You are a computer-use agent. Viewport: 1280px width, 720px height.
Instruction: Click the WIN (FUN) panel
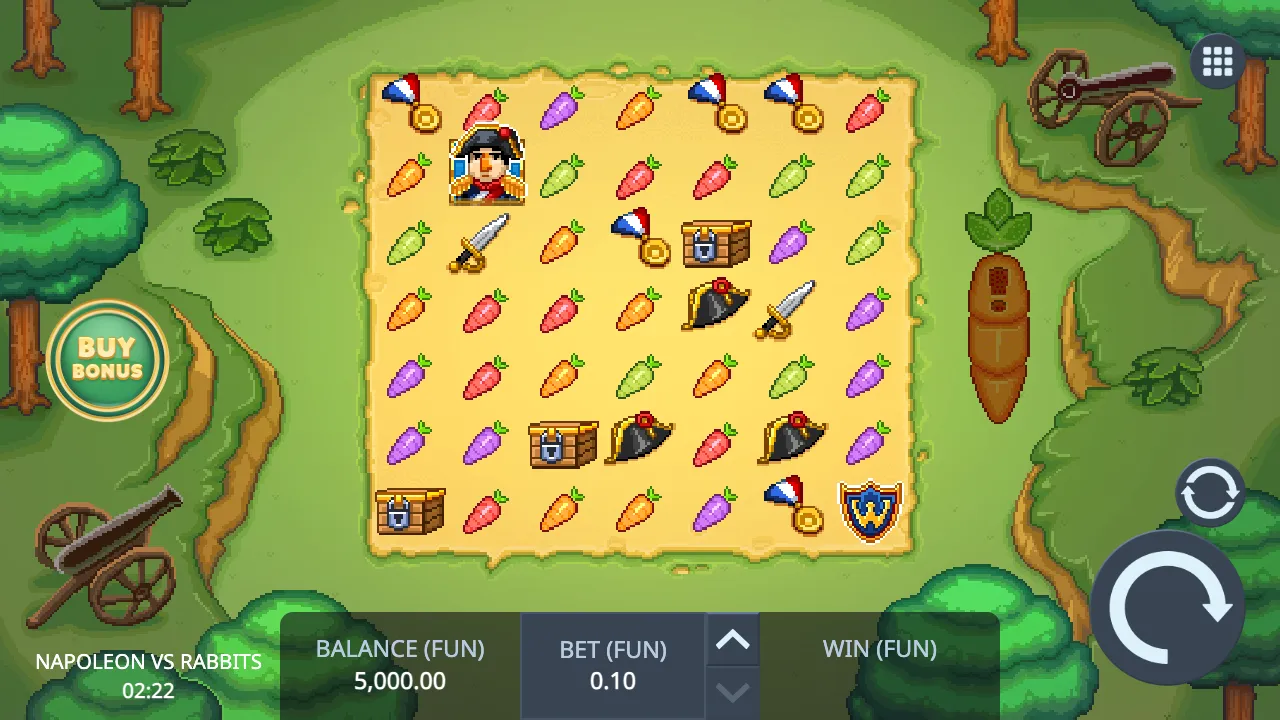tap(879, 649)
